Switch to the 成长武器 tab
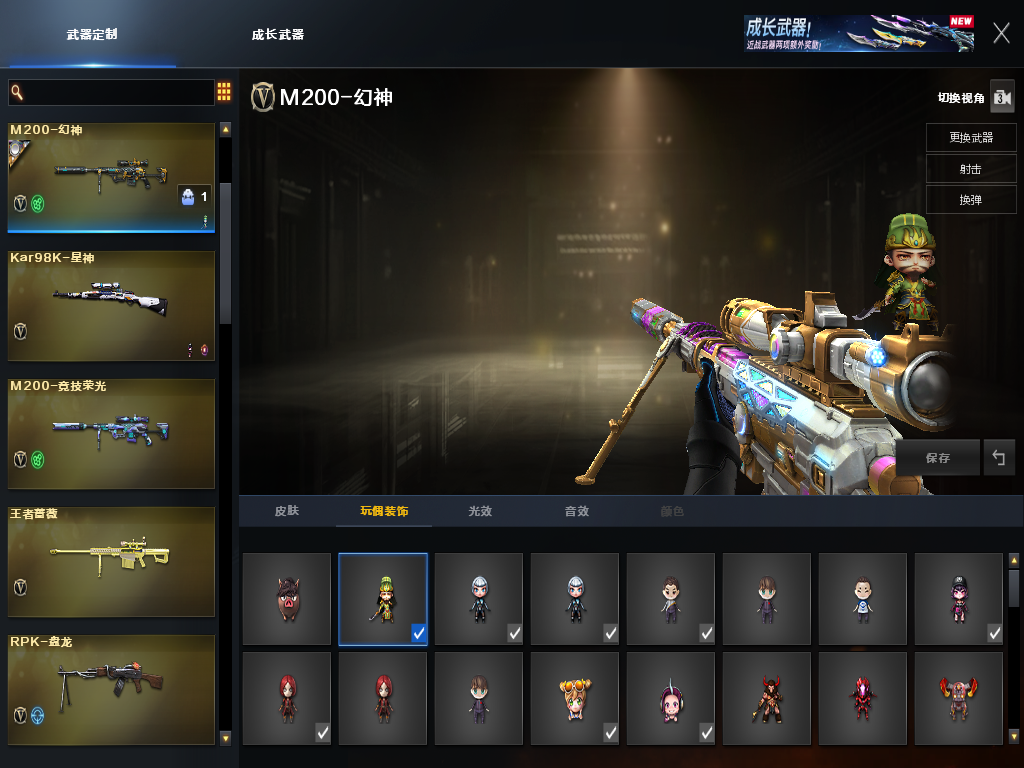The image size is (1024, 768). 277,34
